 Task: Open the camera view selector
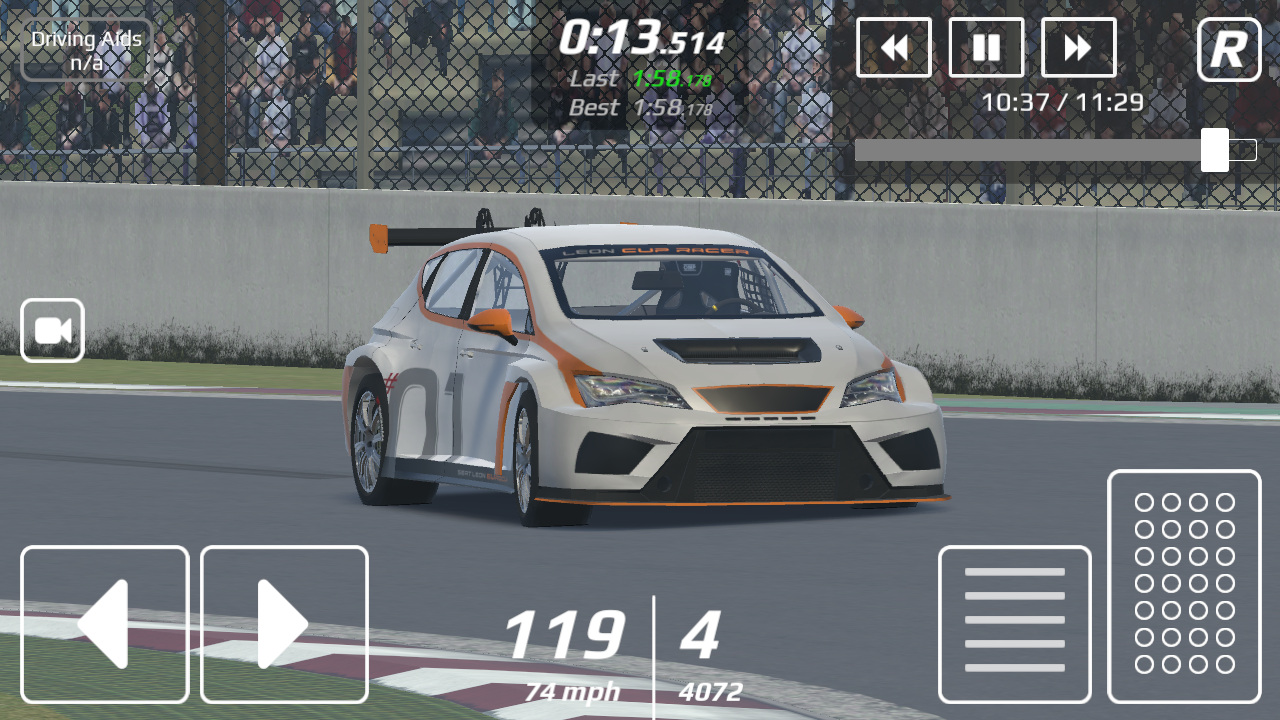pos(51,329)
